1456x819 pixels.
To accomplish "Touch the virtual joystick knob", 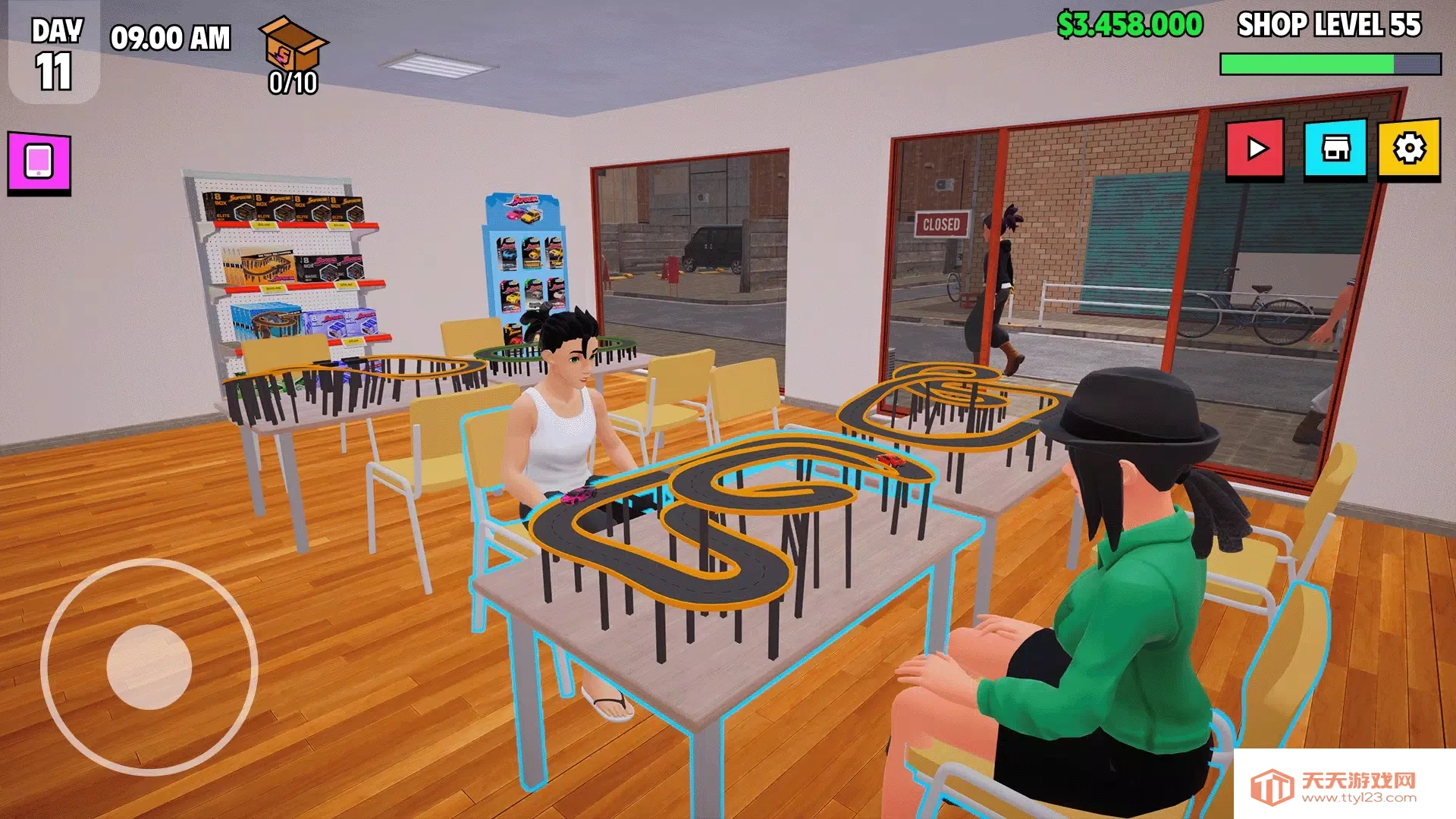I will 149,667.
